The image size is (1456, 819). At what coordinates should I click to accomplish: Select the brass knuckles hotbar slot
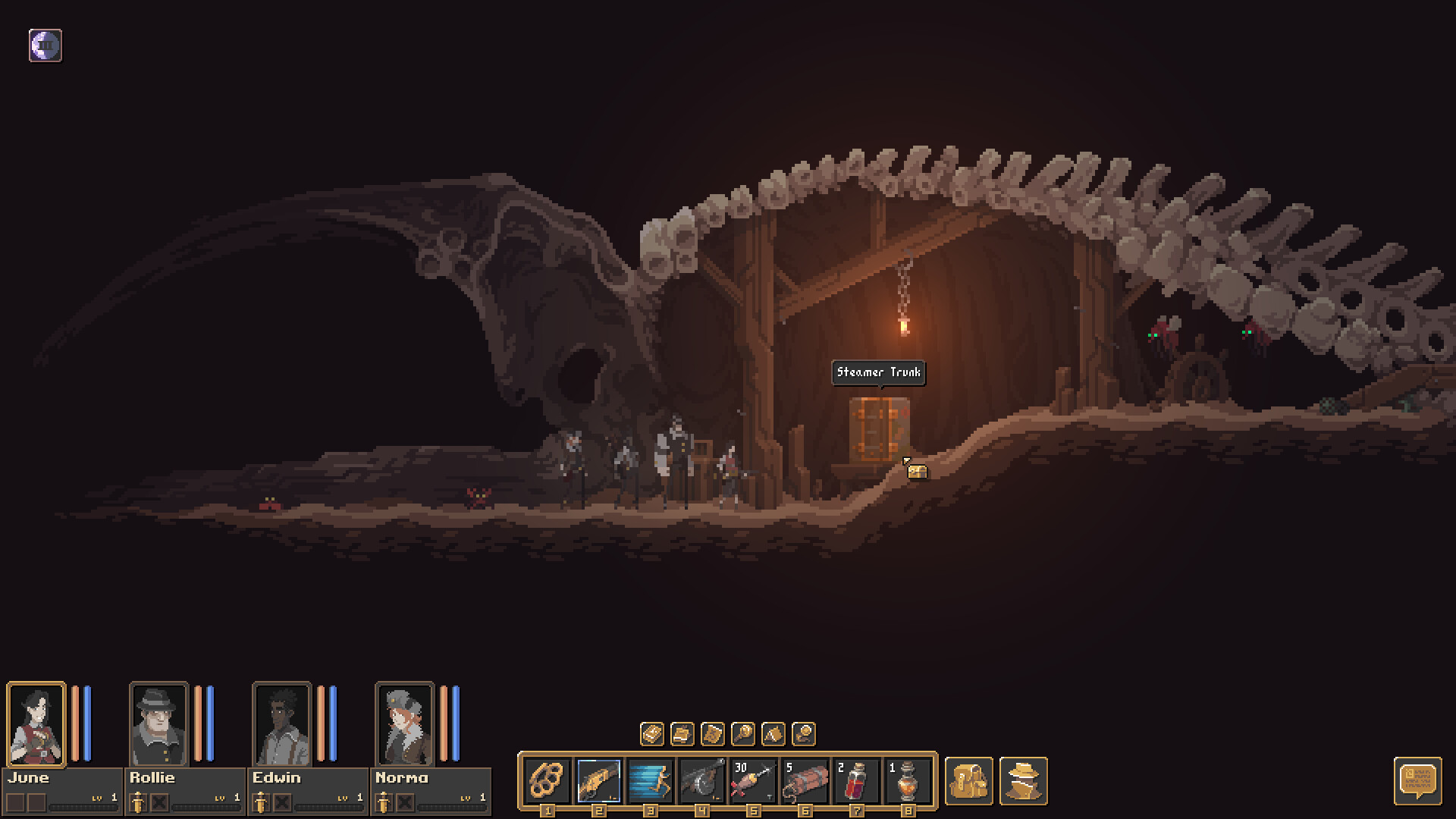pyautogui.click(x=548, y=780)
